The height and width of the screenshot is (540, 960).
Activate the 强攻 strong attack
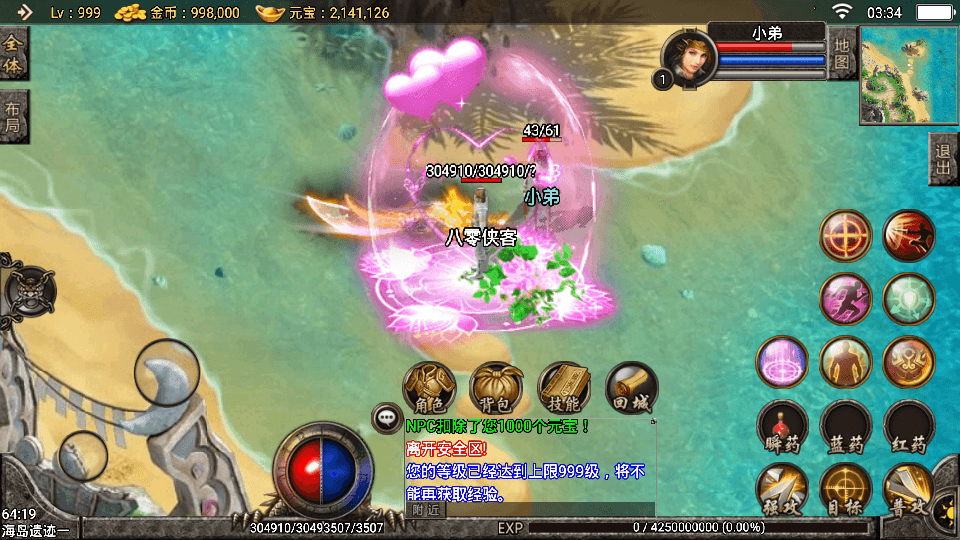click(x=782, y=490)
